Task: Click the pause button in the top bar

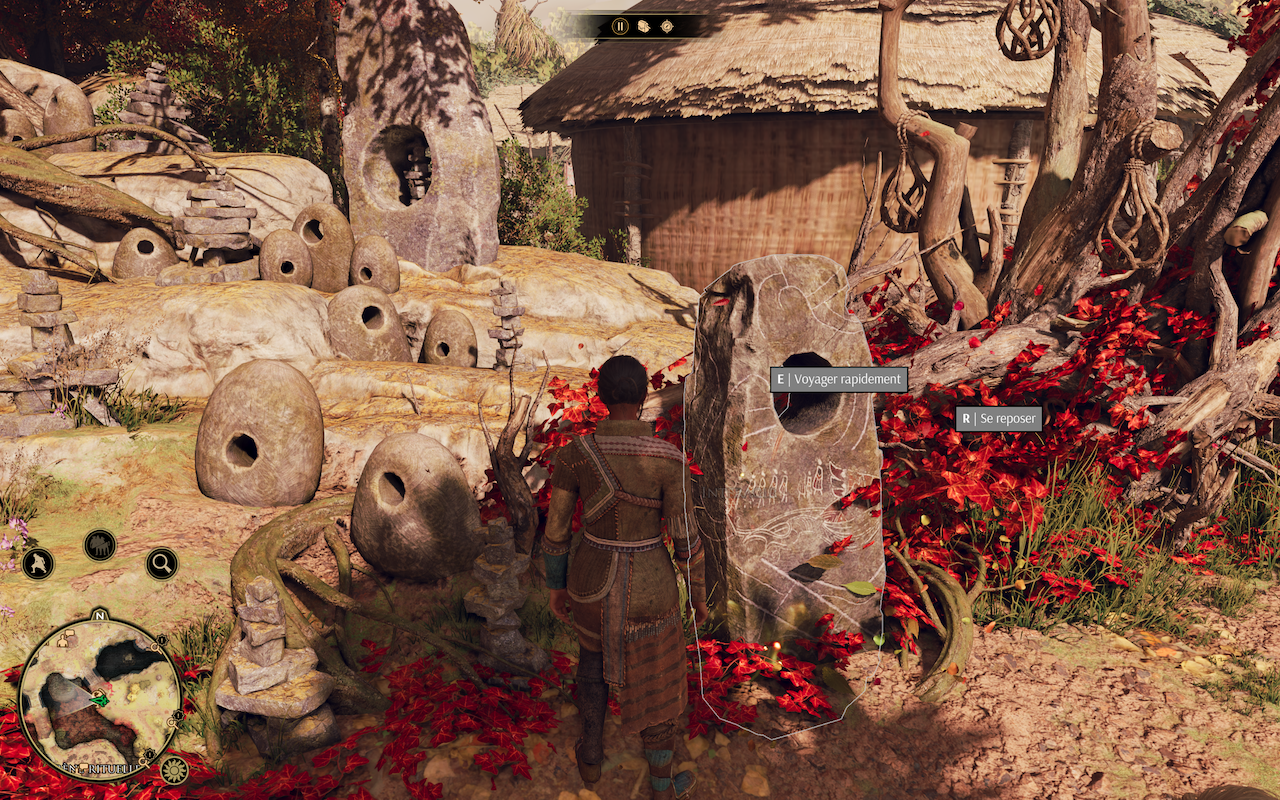Action: tap(620, 26)
